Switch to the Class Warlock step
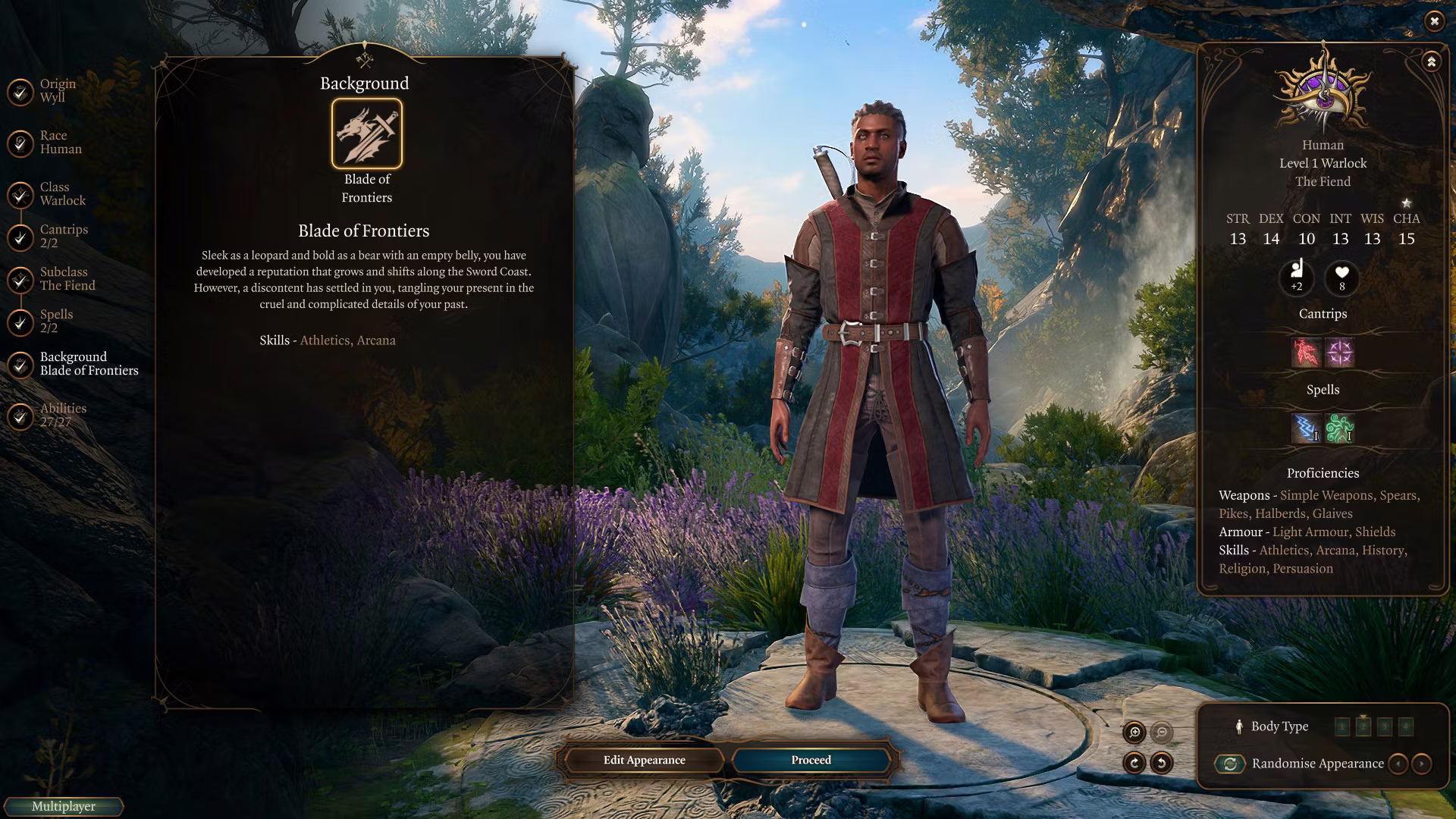Screen dimensions: 1456x819 (x=62, y=193)
